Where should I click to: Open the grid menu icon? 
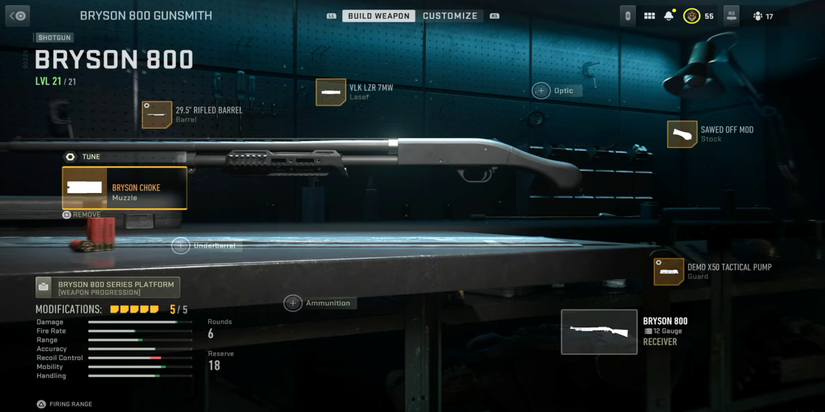tap(649, 16)
